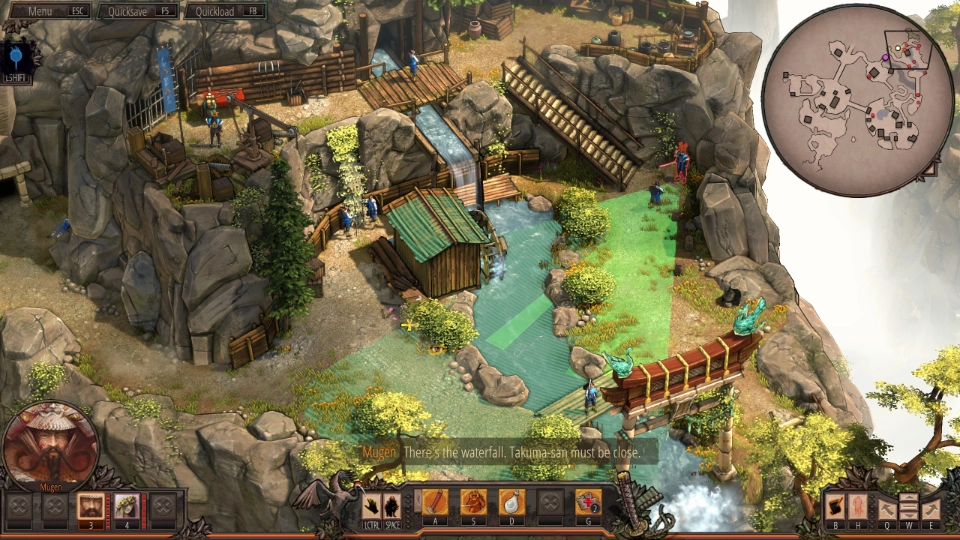
Task: Click the center camera control icon
Action: 909,507
